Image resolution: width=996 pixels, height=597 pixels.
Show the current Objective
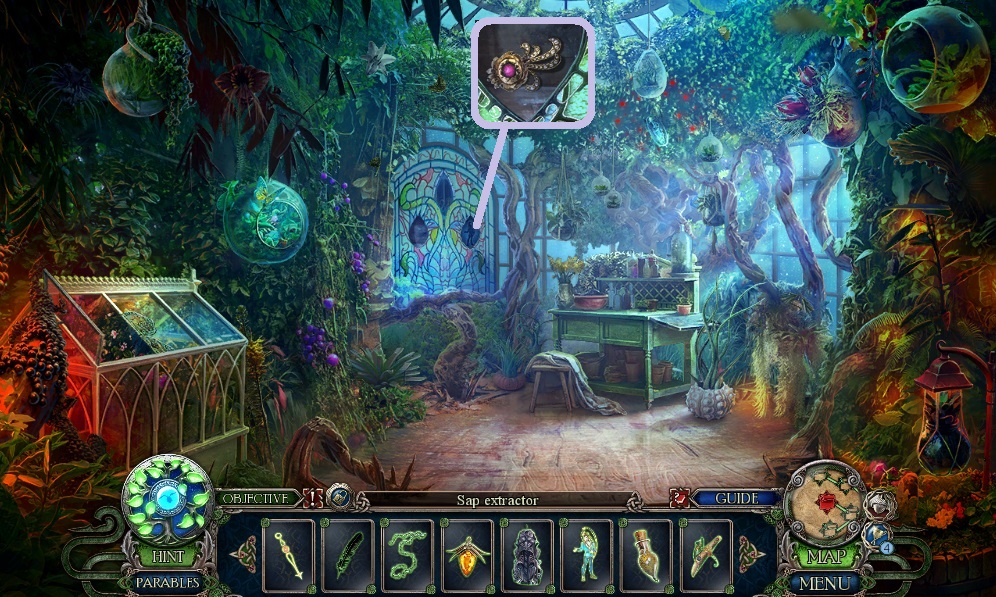[x=257, y=498]
